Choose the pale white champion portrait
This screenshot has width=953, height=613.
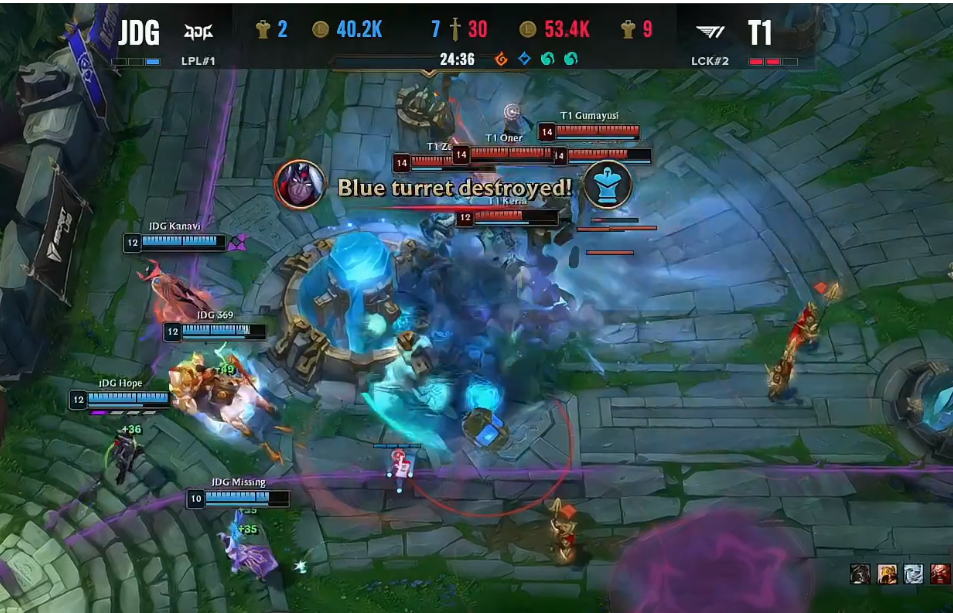pyautogui.click(x=913, y=573)
